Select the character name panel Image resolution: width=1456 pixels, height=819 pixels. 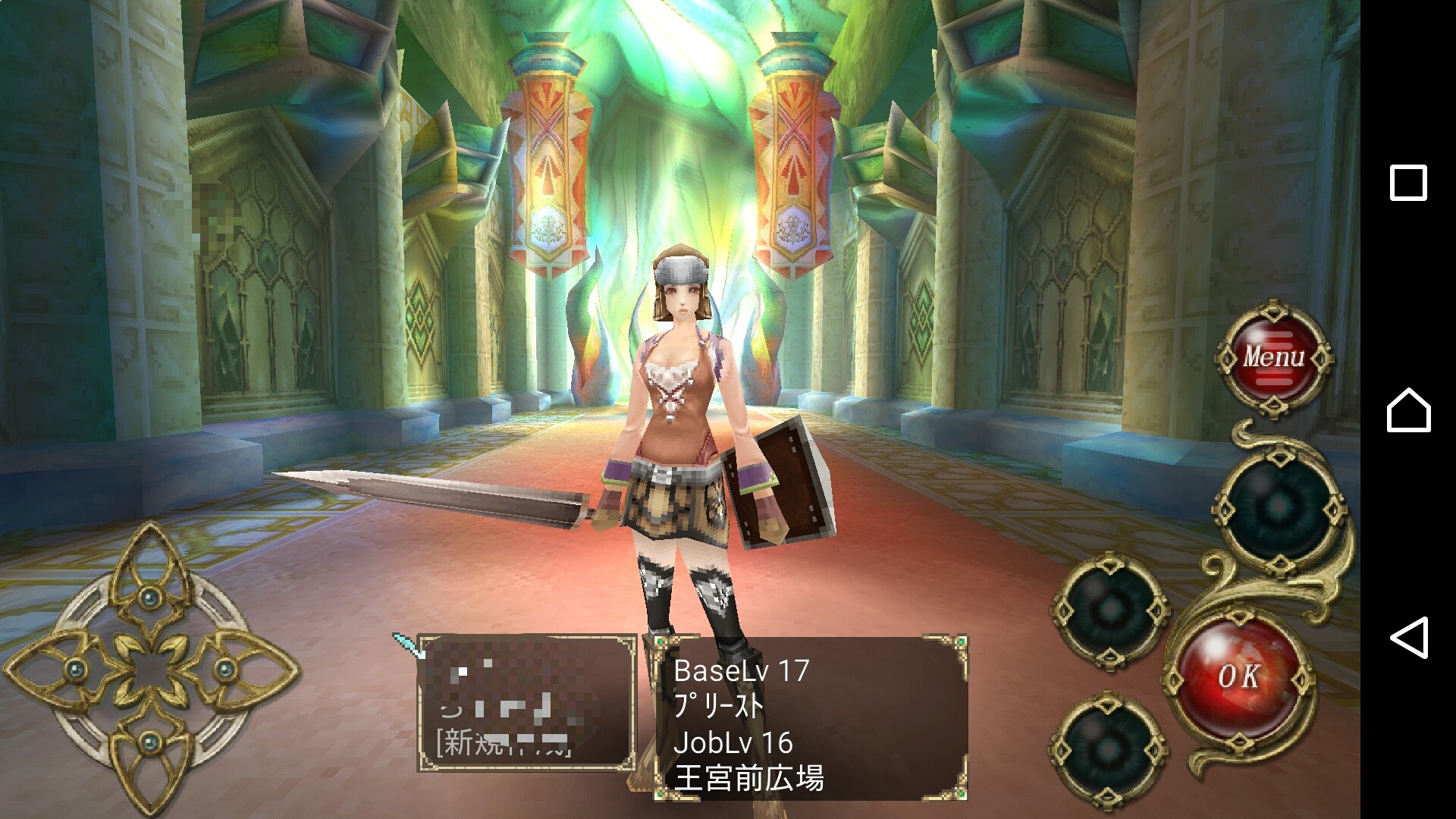click(x=526, y=702)
